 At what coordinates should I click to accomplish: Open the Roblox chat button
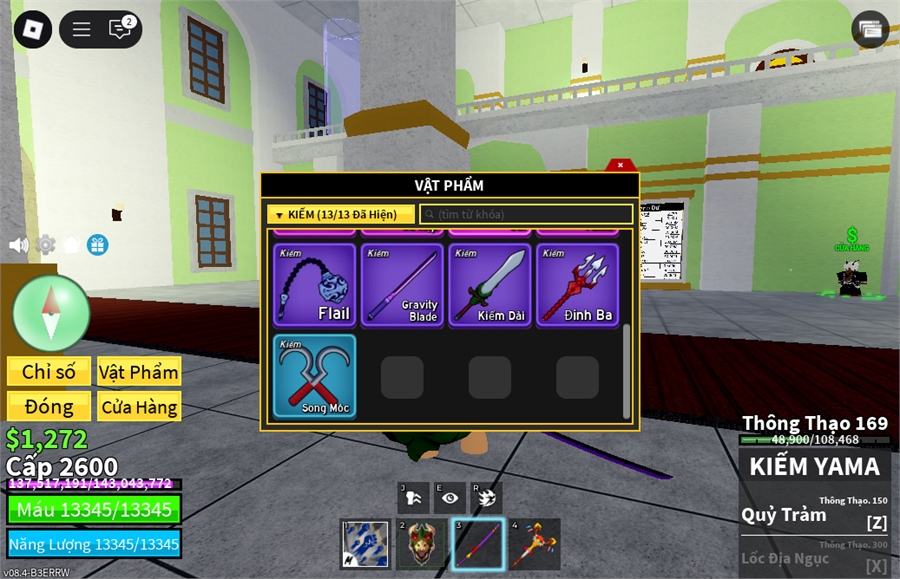[x=120, y=29]
